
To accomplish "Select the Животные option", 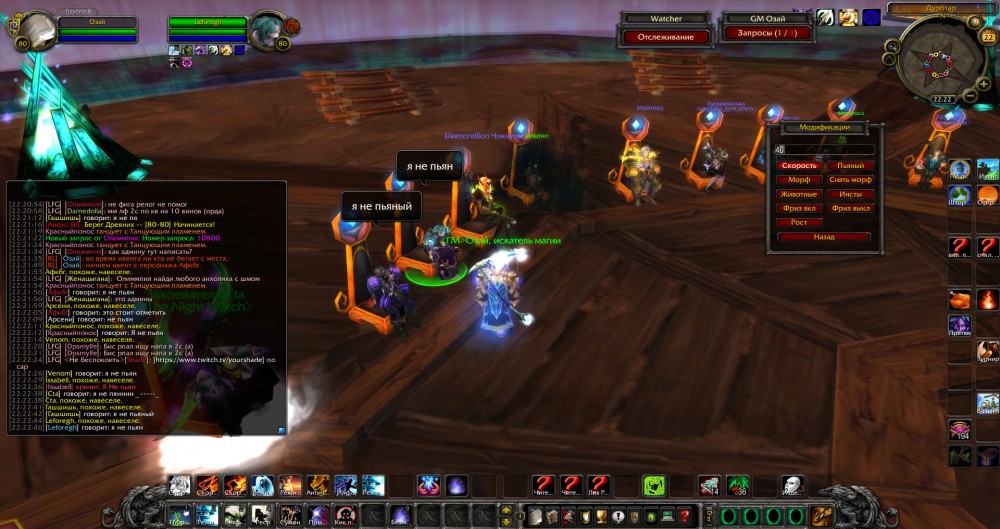I will coord(799,194).
